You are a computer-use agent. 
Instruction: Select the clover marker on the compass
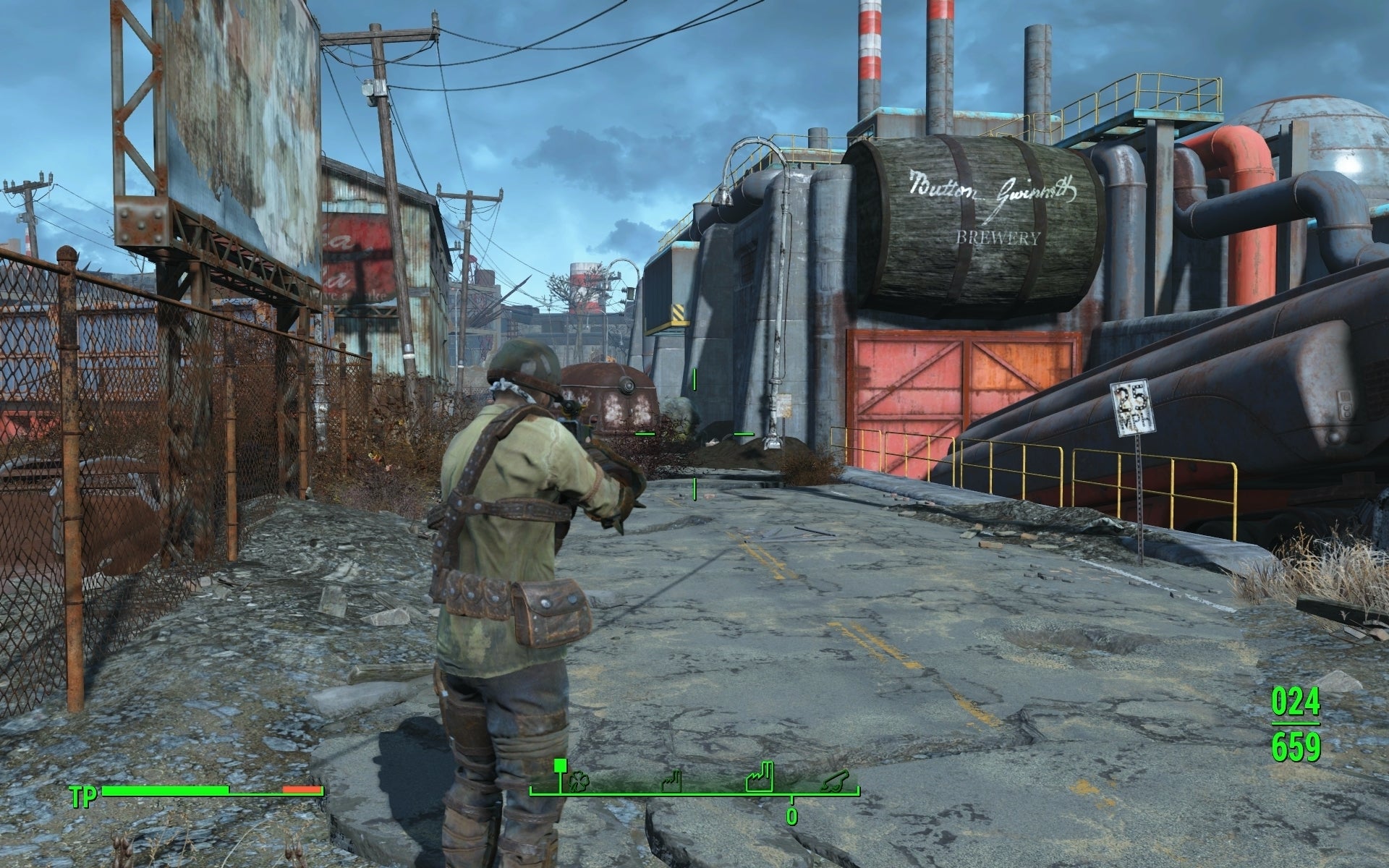coord(579,782)
